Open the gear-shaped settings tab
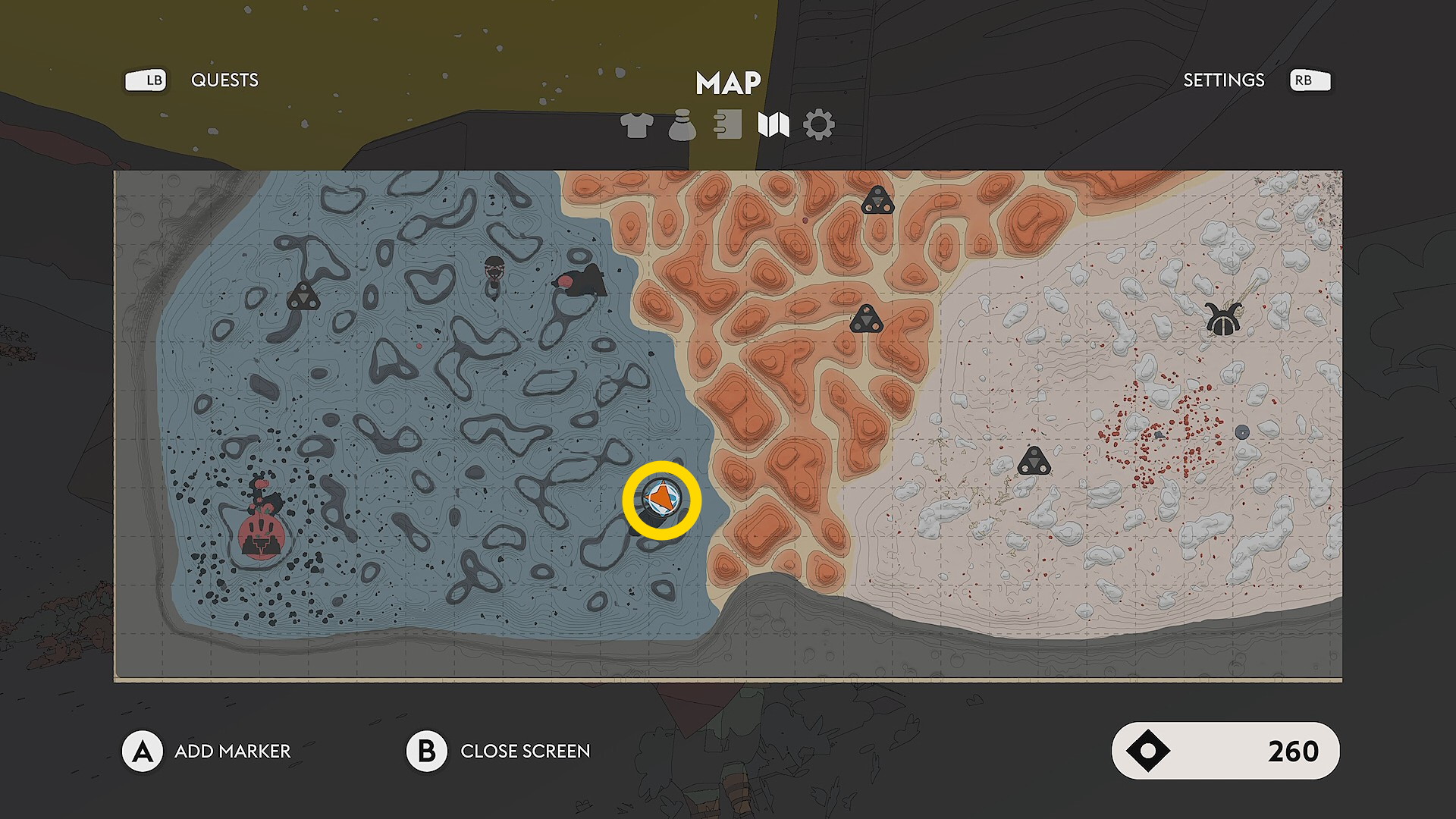Screen dimensions: 1456x819 [x=818, y=125]
